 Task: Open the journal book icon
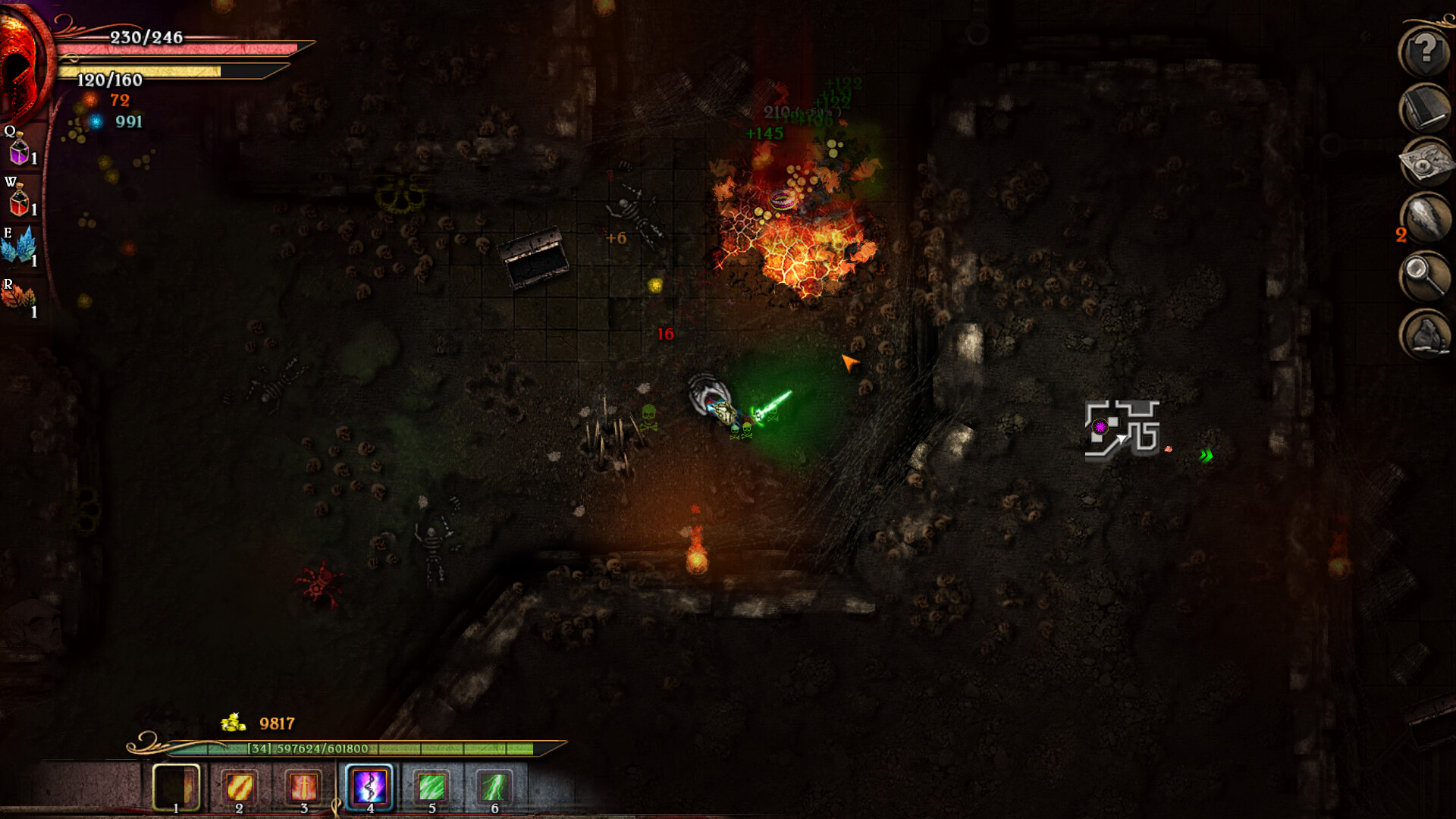[x=1424, y=108]
